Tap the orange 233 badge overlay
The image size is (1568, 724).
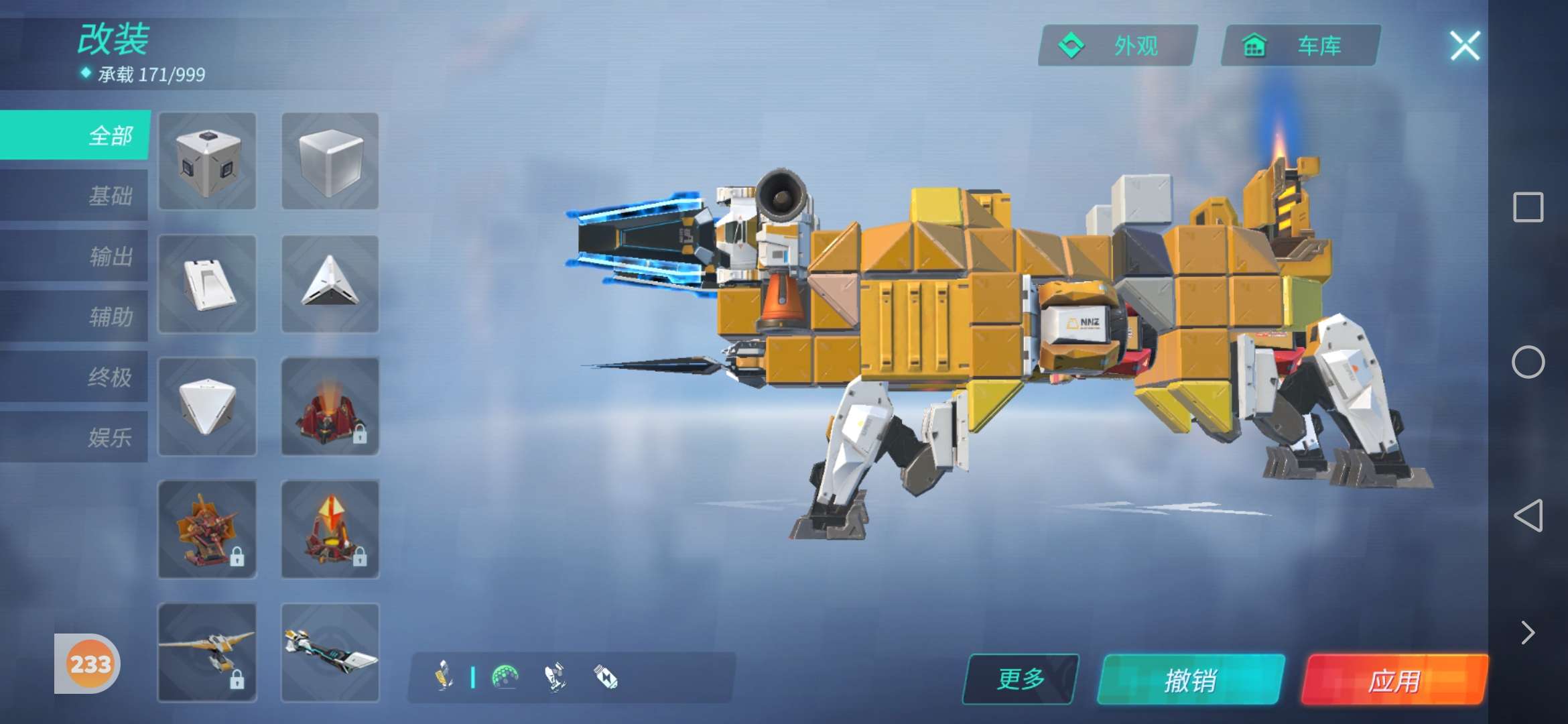pos(89,664)
